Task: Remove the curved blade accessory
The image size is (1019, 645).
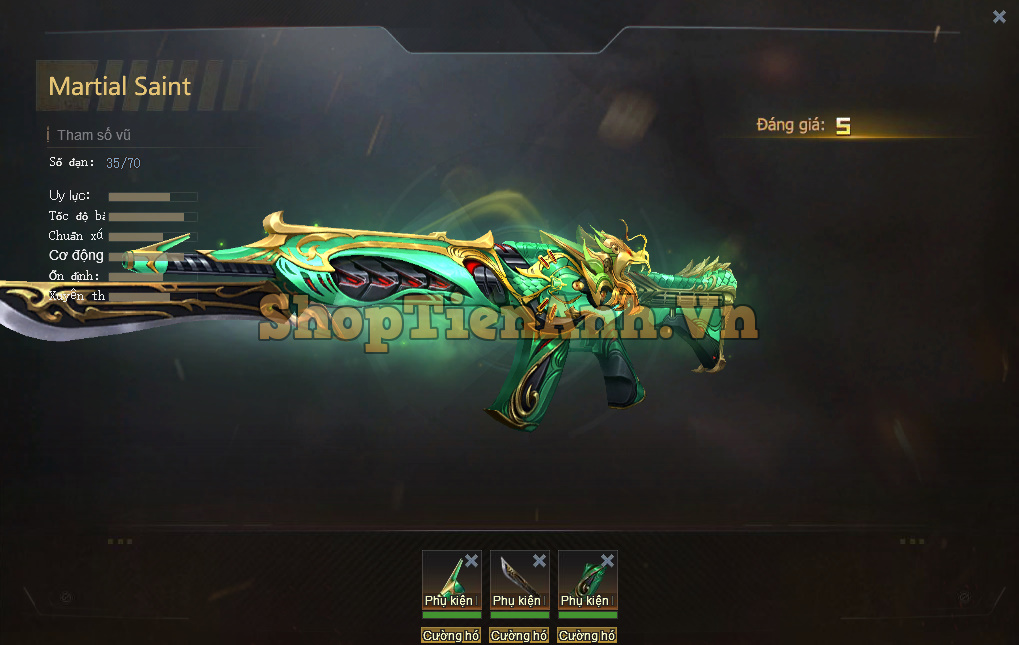Action: click(x=539, y=561)
